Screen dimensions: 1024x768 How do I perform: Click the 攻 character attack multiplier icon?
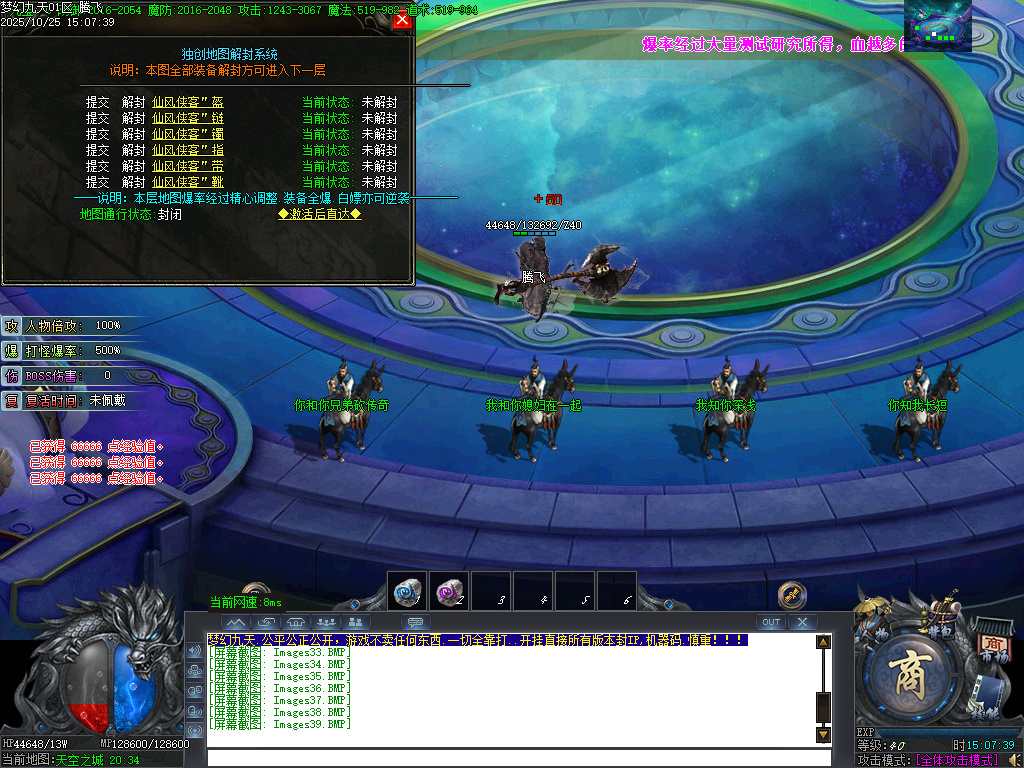[x=11, y=326]
